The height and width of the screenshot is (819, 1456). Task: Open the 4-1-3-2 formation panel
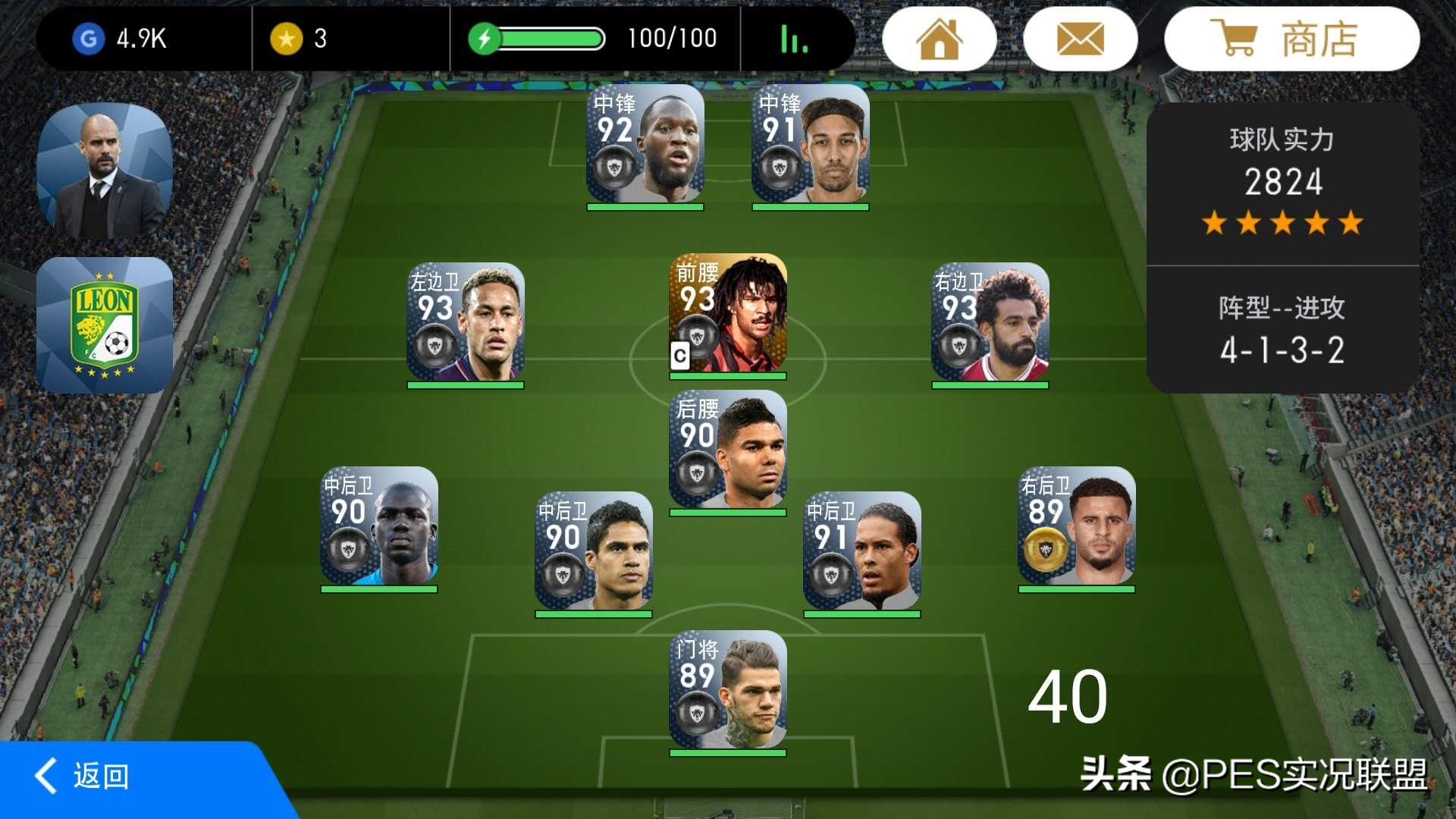tap(1282, 331)
